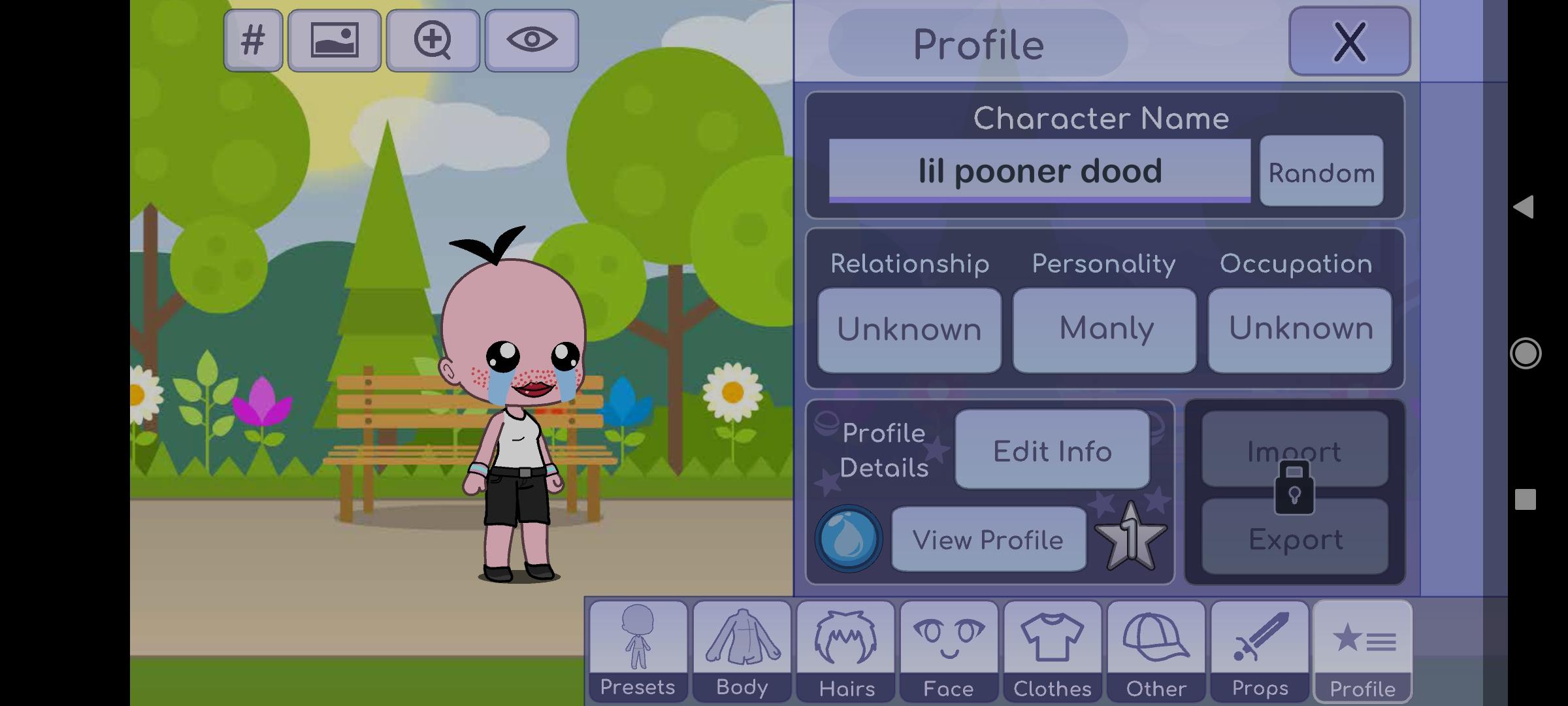Tap the locked Export button

(x=1294, y=539)
